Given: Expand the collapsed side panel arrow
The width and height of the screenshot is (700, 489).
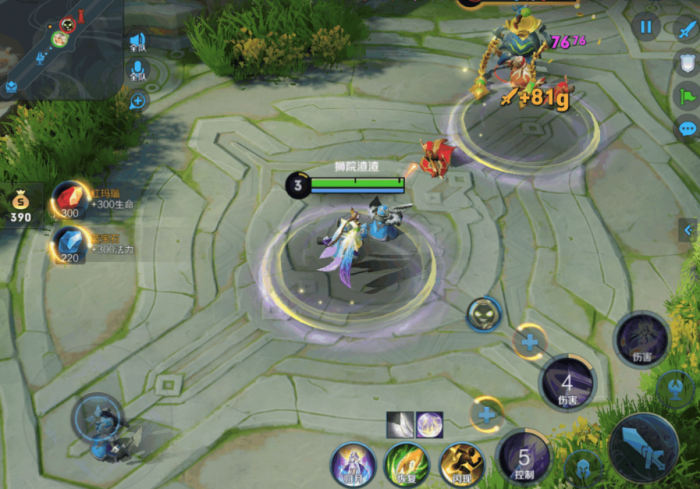Looking at the screenshot, I should coord(688,230).
